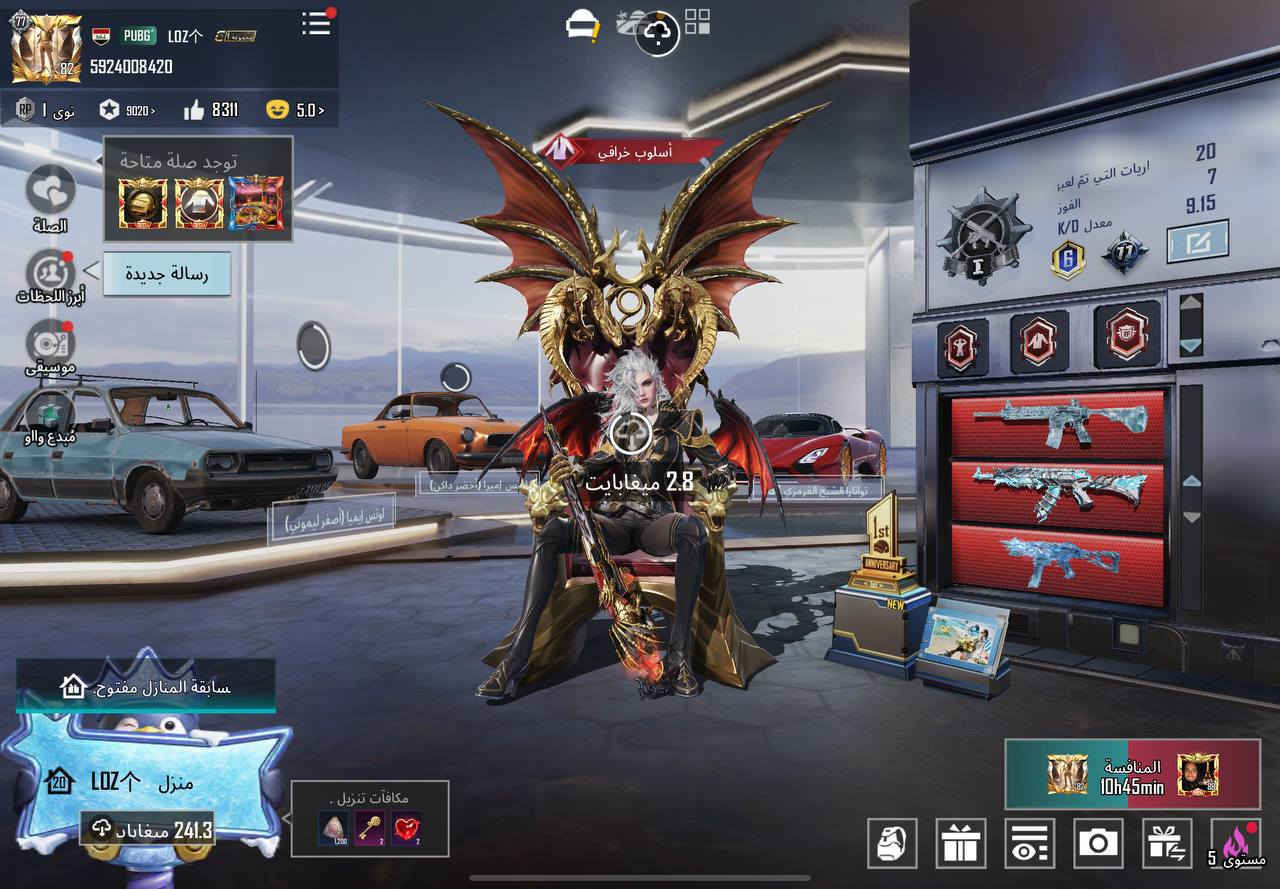Open the list menu with red notification dot
1280x889 pixels.
[316, 24]
